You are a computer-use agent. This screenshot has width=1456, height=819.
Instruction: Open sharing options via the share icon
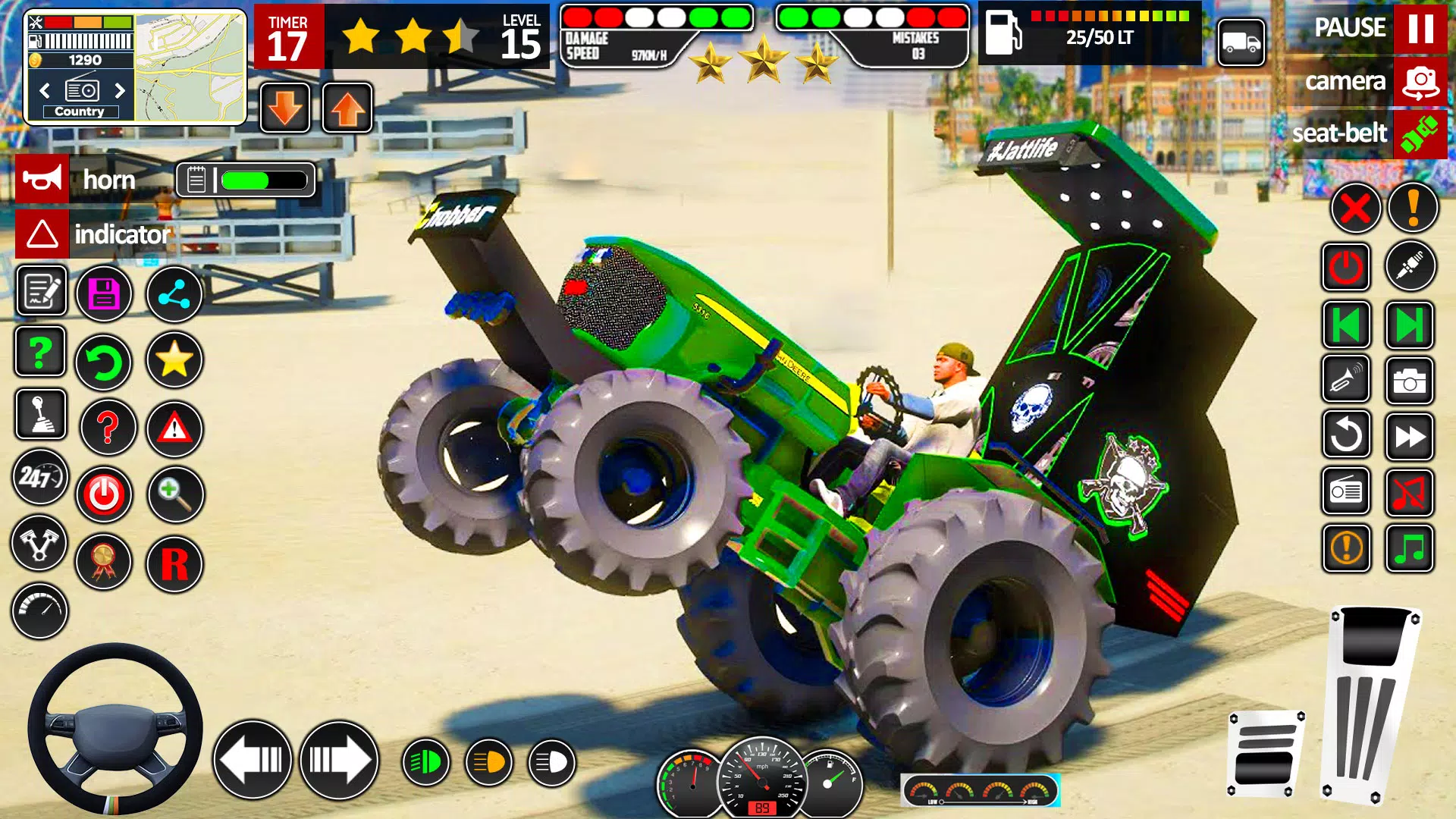(174, 293)
